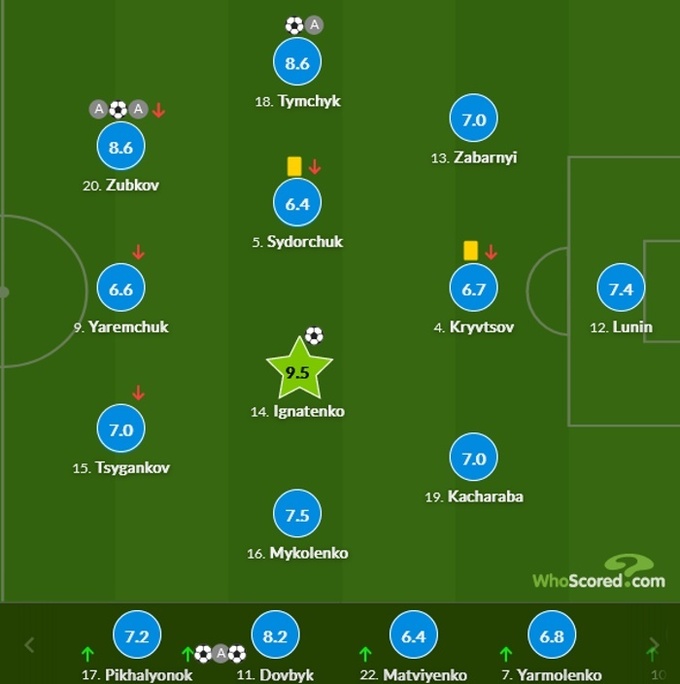Select goalkeeper Lunin's 7.4 rating

620,289
